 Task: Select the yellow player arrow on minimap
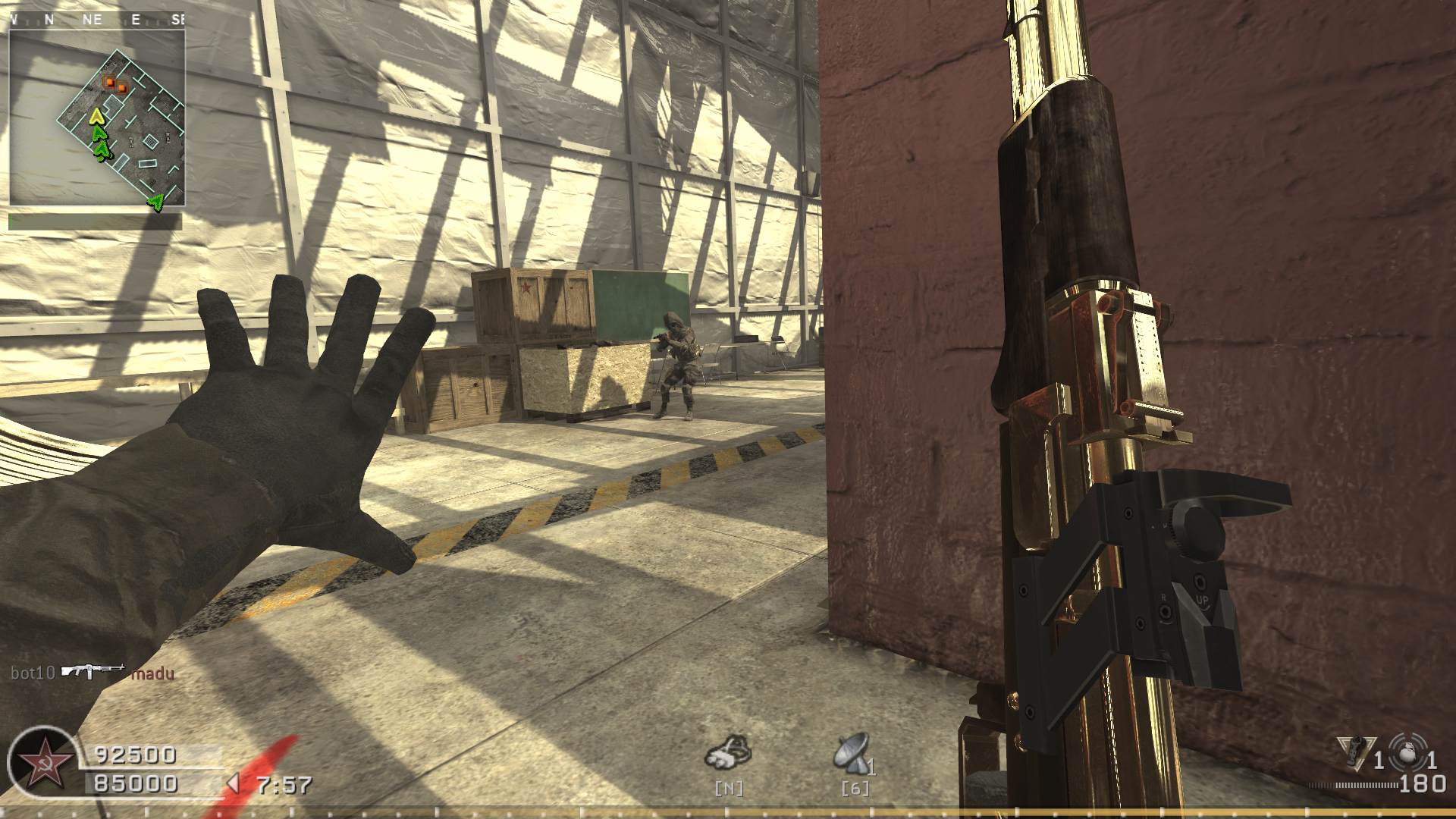[96, 116]
